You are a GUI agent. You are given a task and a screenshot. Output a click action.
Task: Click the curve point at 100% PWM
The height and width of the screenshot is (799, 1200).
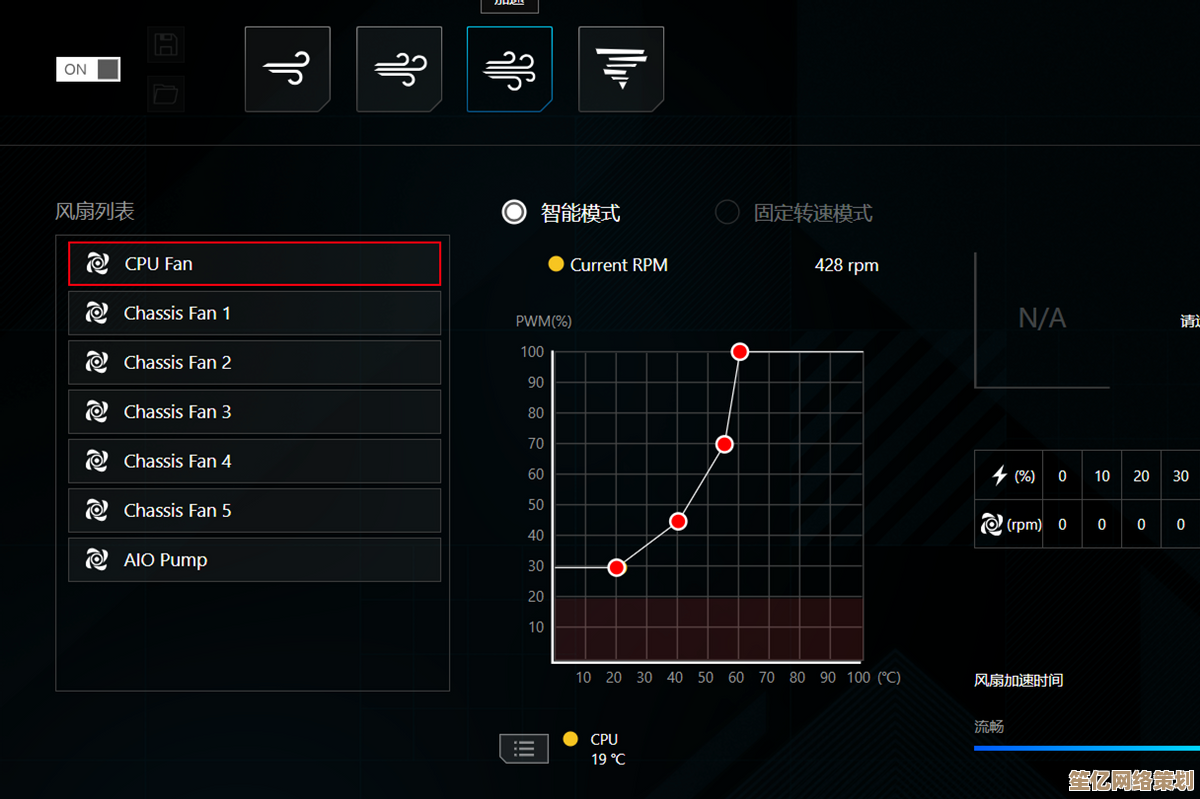[740, 352]
